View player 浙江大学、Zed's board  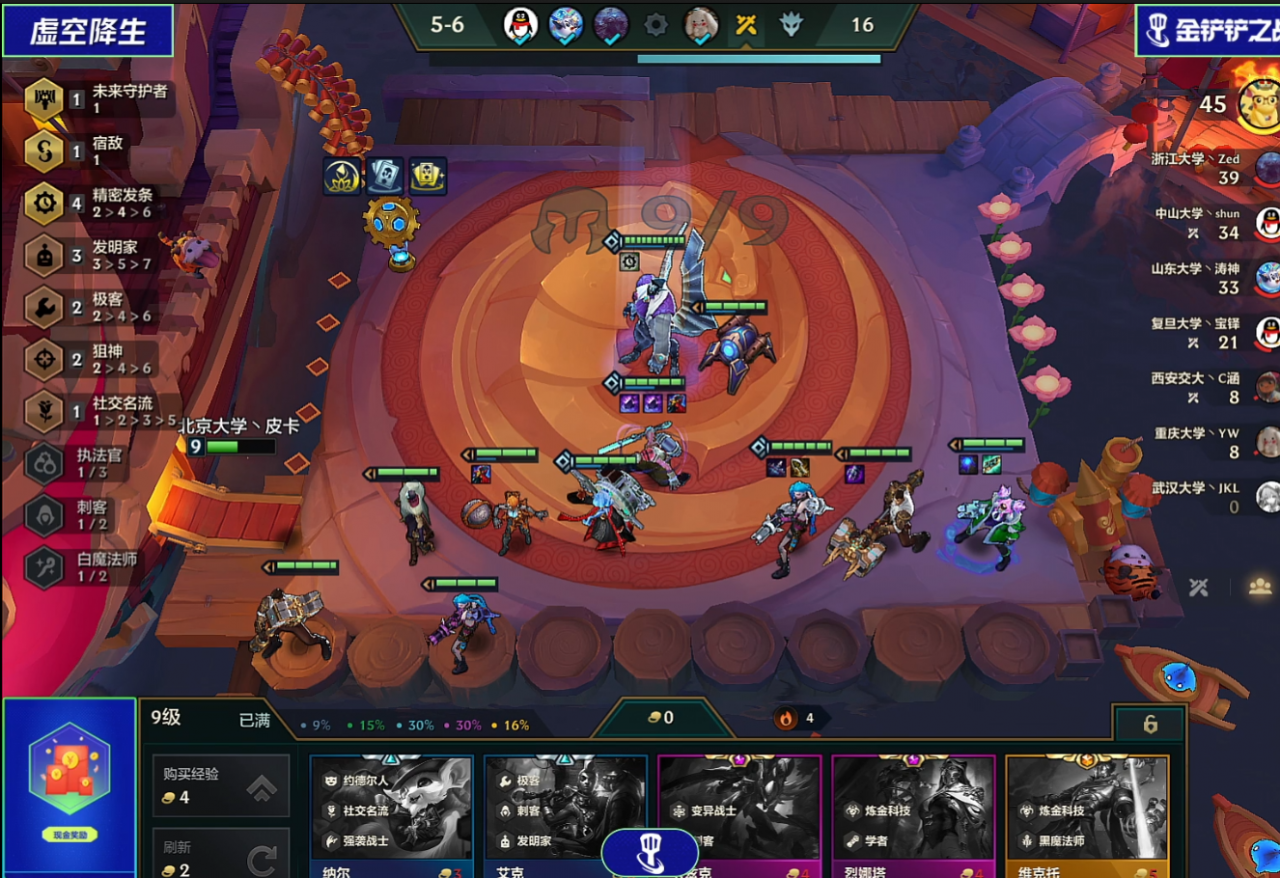(x=1267, y=167)
